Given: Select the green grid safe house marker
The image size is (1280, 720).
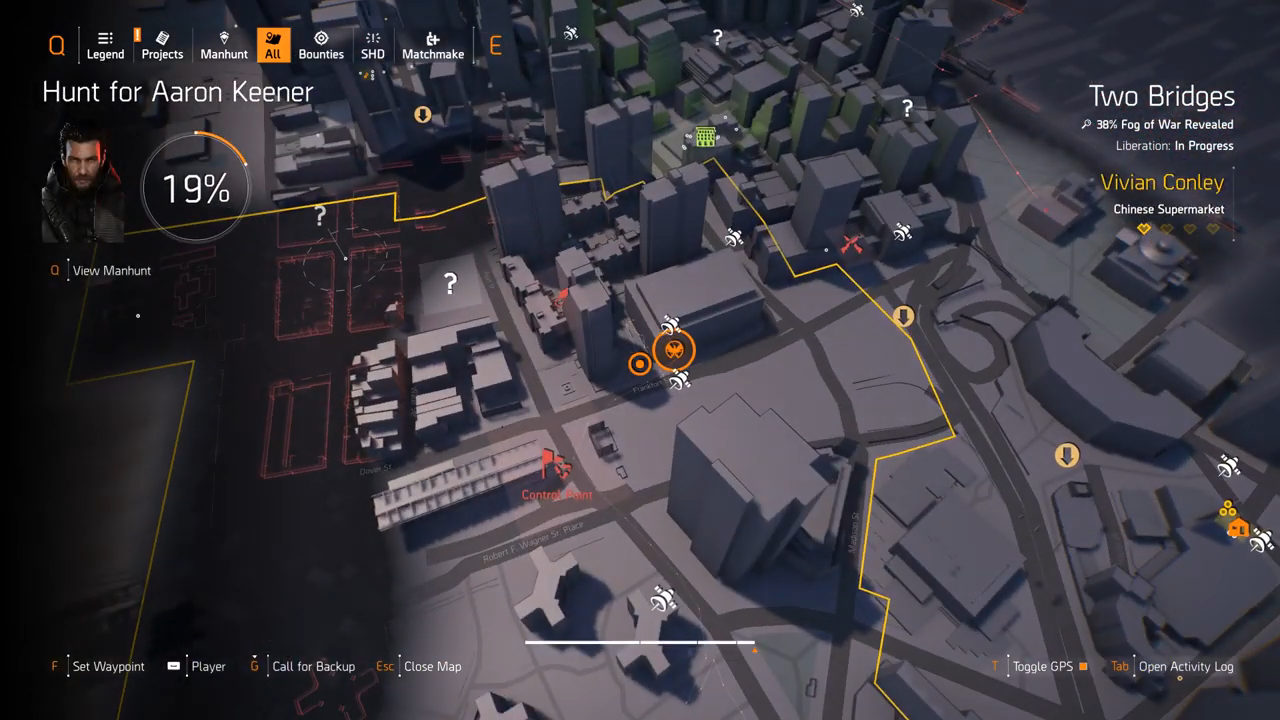Looking at the screenshot, I should coord(705,137).
